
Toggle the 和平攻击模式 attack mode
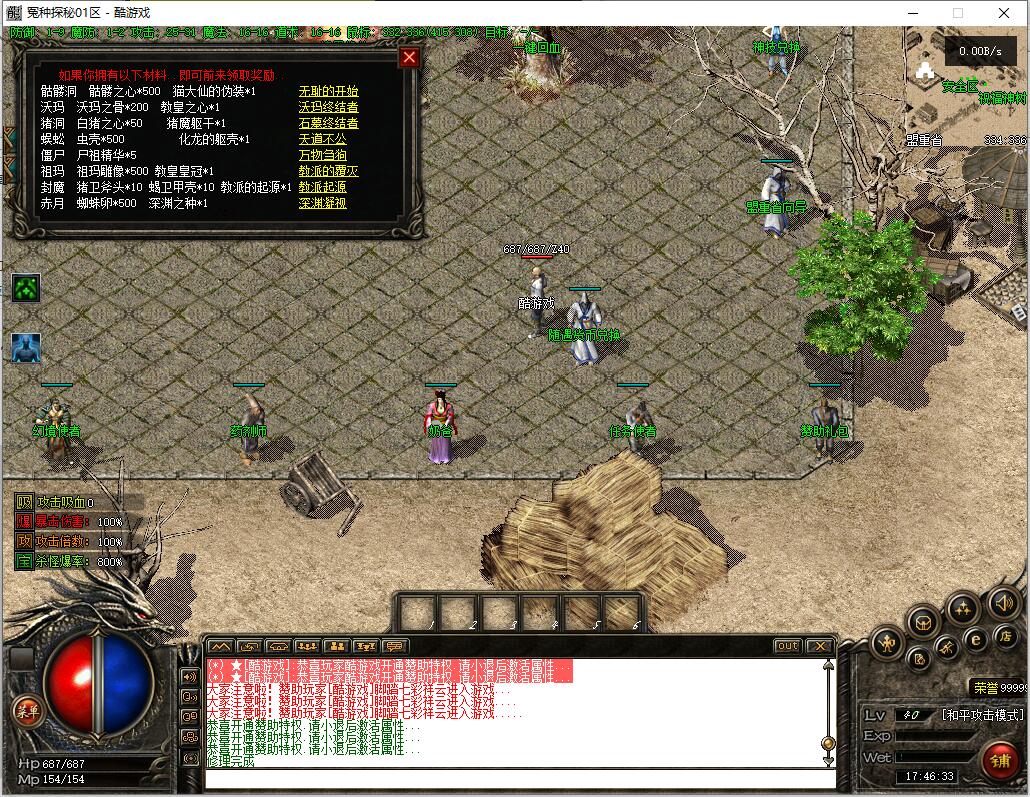[982, 715]
